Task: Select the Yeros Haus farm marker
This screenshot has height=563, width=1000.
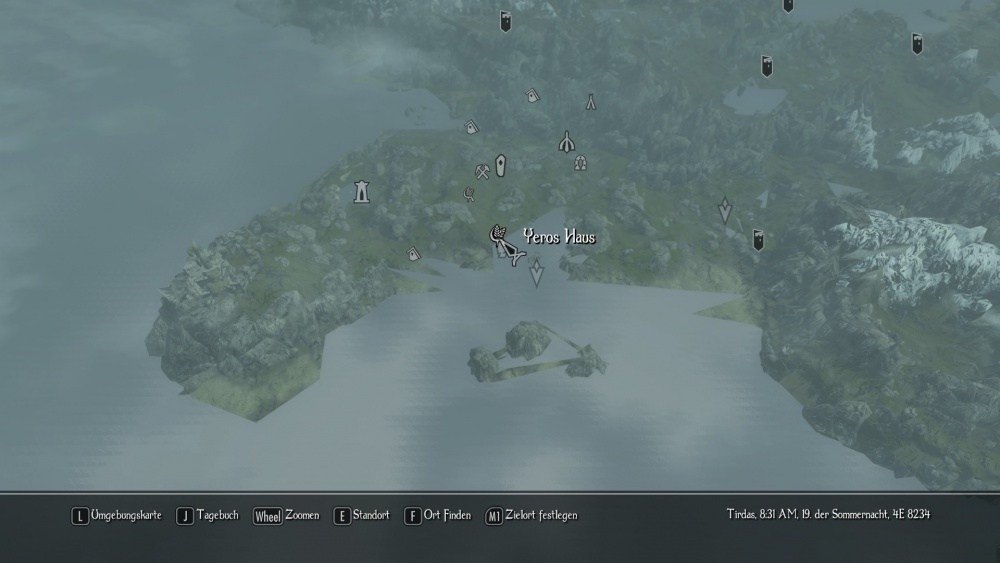Action: coord(497,236)
